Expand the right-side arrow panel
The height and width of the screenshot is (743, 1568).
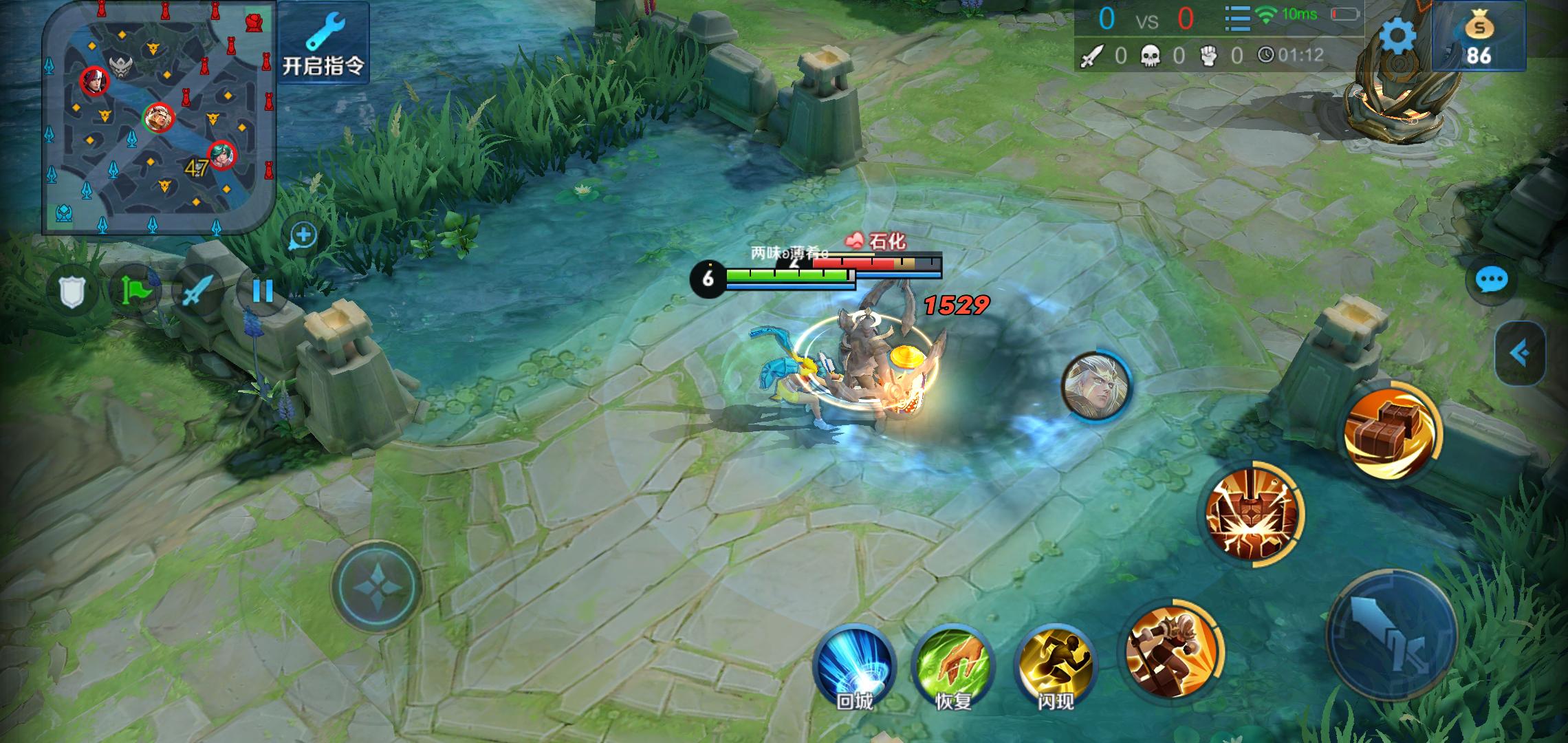point(1520,353)
